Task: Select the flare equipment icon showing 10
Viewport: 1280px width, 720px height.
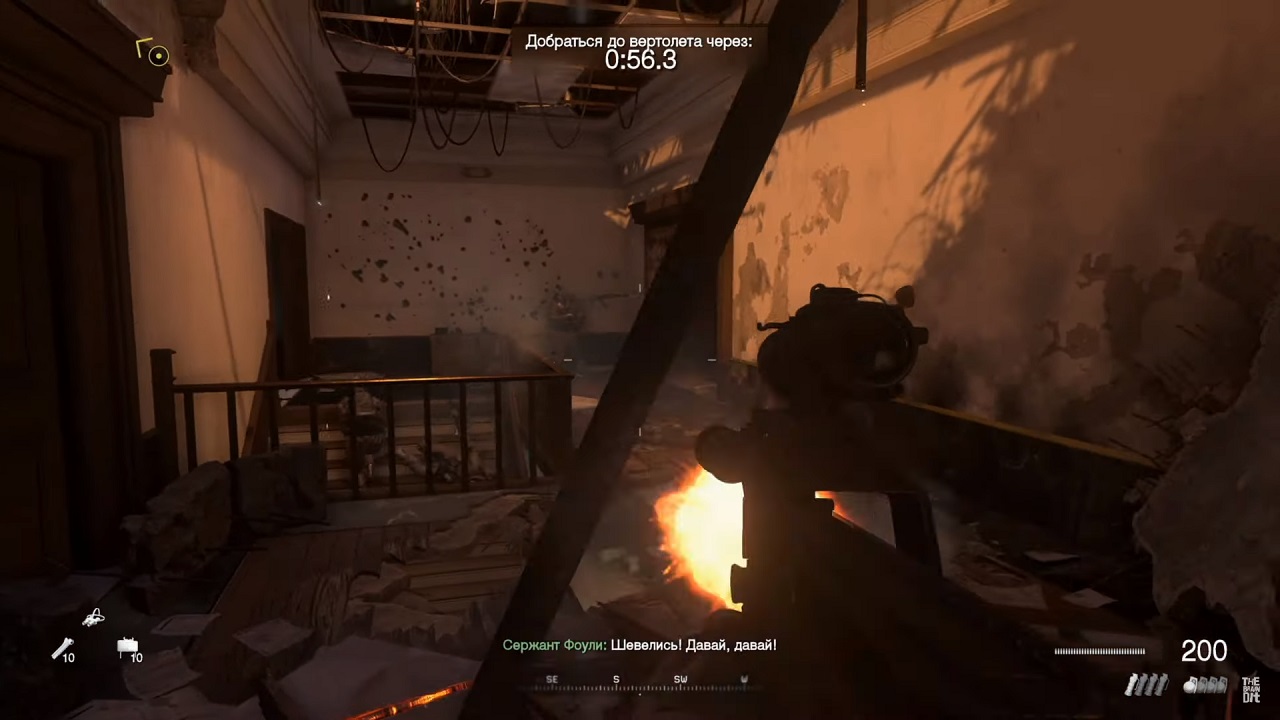Action: coord(62,649)
